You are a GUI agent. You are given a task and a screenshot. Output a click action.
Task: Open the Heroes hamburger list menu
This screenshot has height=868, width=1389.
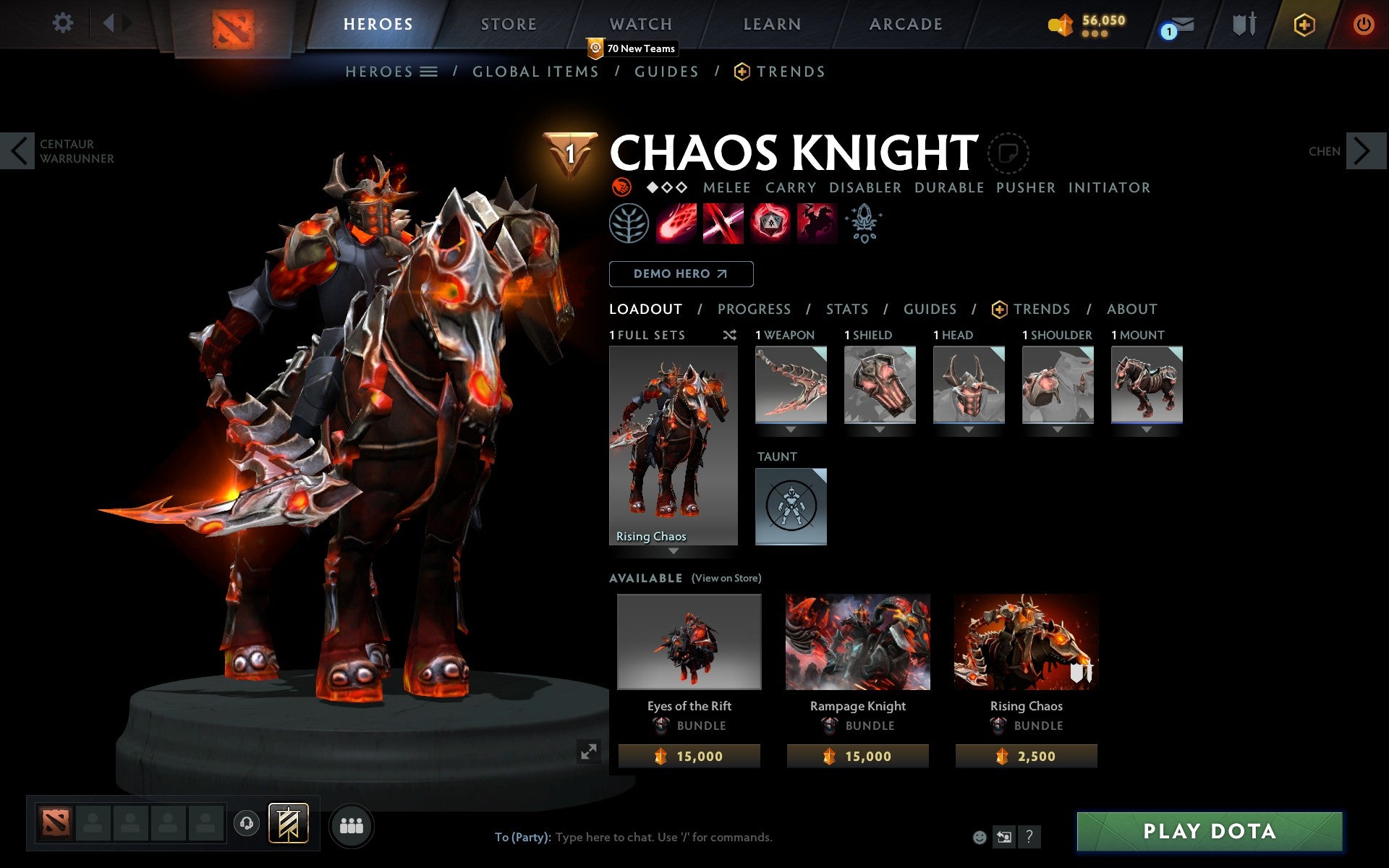[429, 72]
